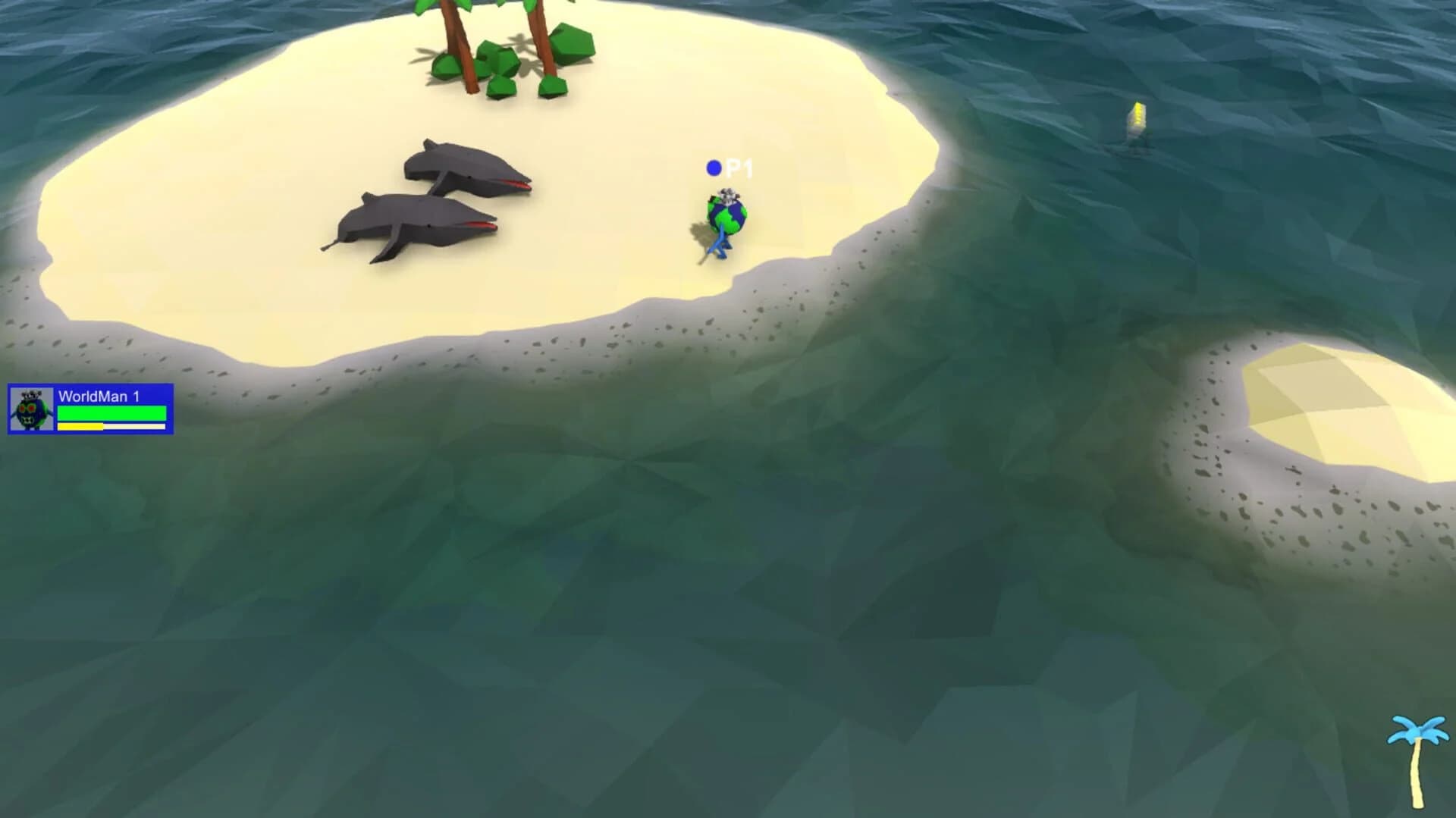The width and height of the screenshot is (1456, 818).
Task: Click the blue dot beside the P1 label
Action: 714,166
